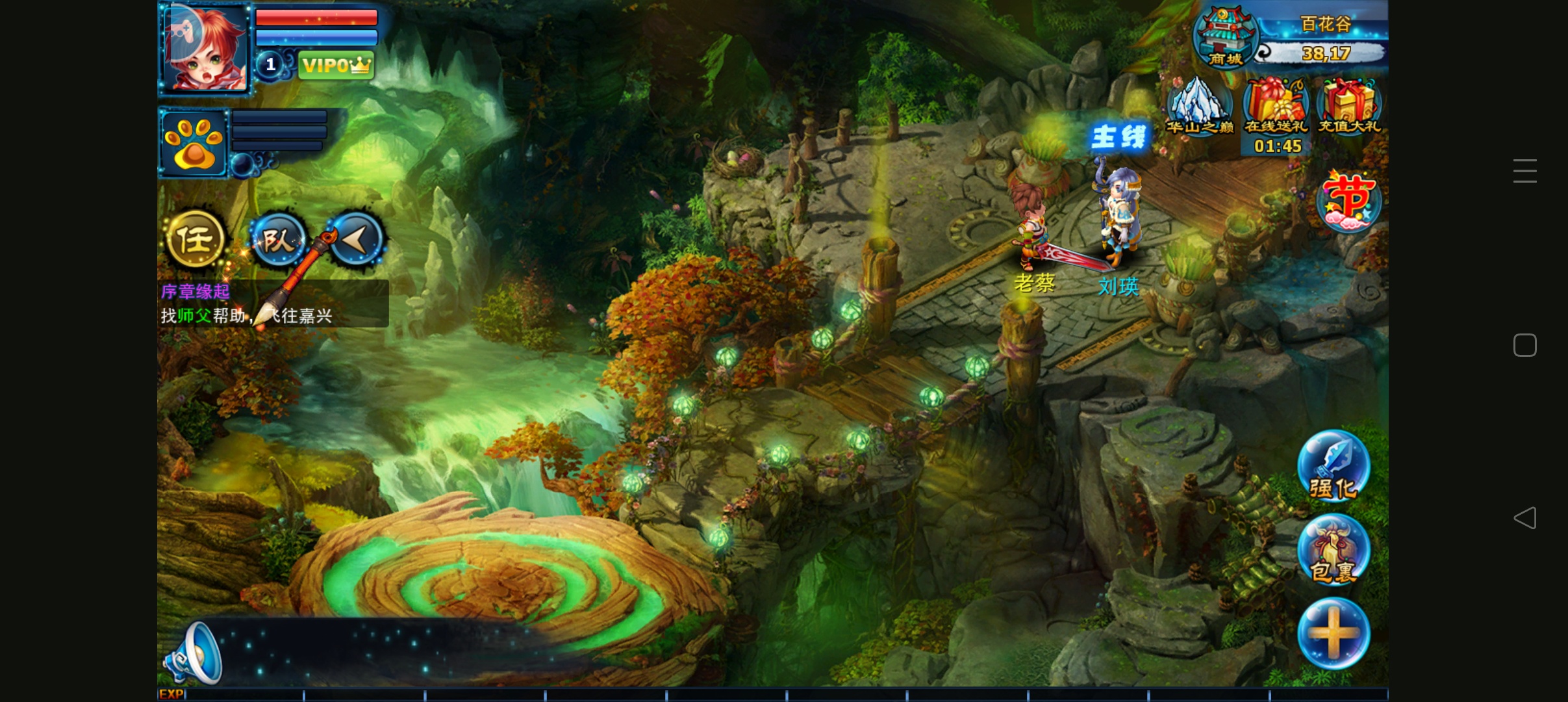
Task: Open the player character portrait
Action: point(205,49)
